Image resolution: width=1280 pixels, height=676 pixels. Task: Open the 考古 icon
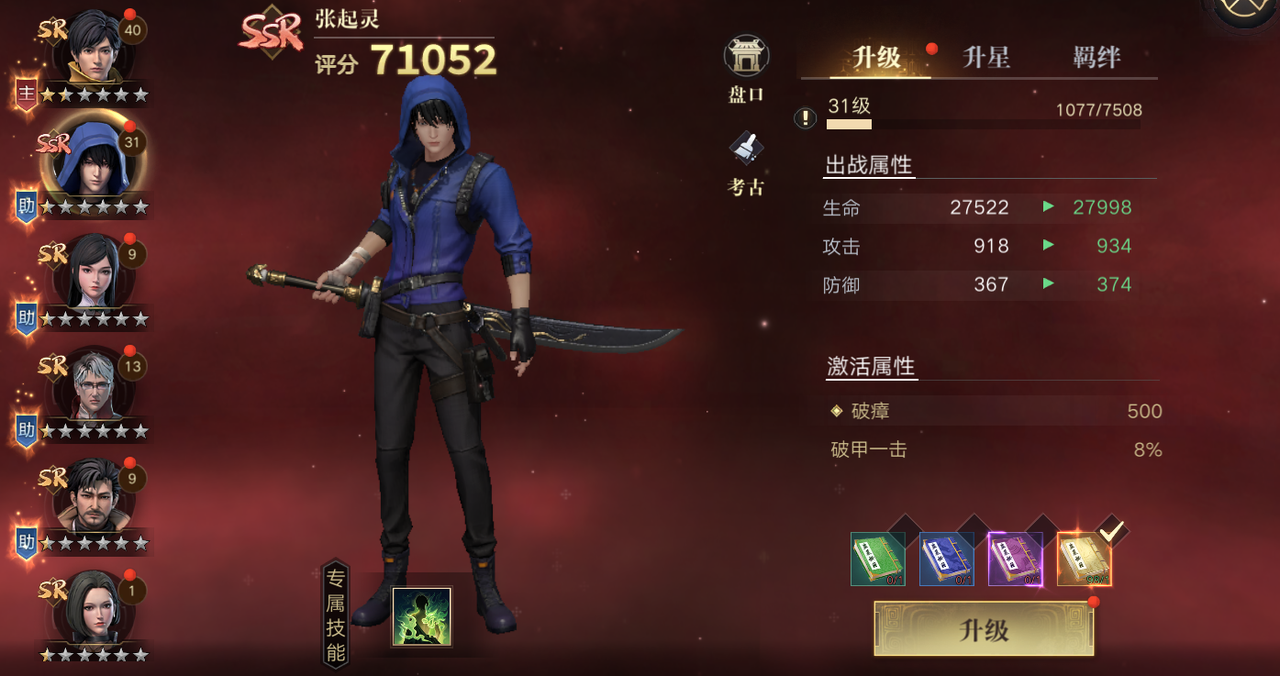tap(746, 163)
